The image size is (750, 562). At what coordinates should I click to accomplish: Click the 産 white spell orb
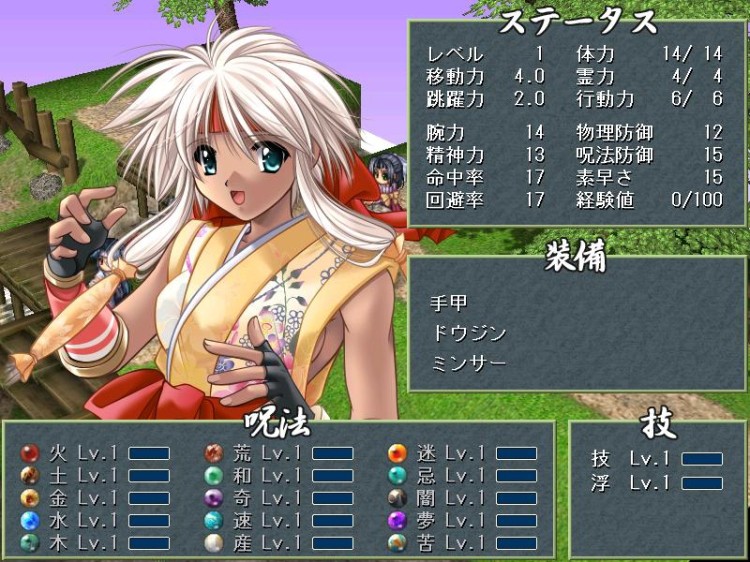(x=213, y=542)
